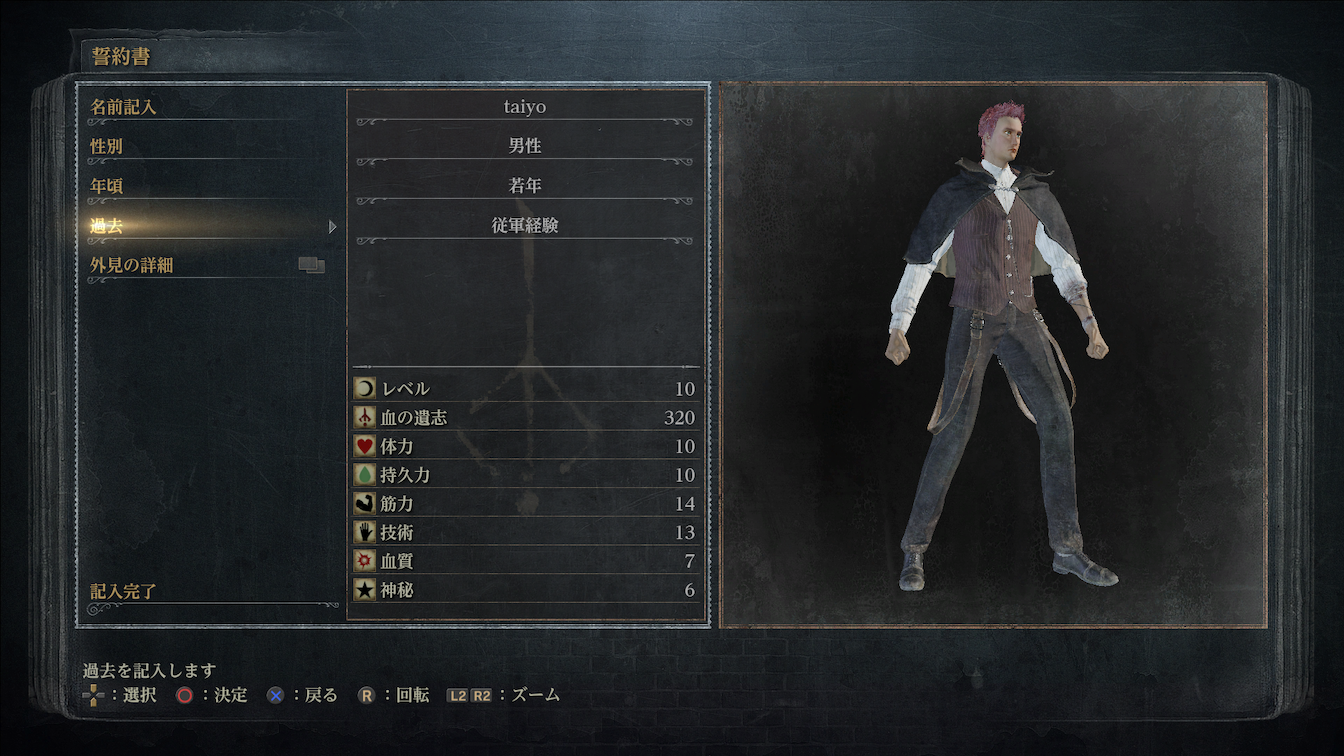Select the highlighted 過去 origin entry
The image size is (1344, 756).
click(x=107, y=226)
